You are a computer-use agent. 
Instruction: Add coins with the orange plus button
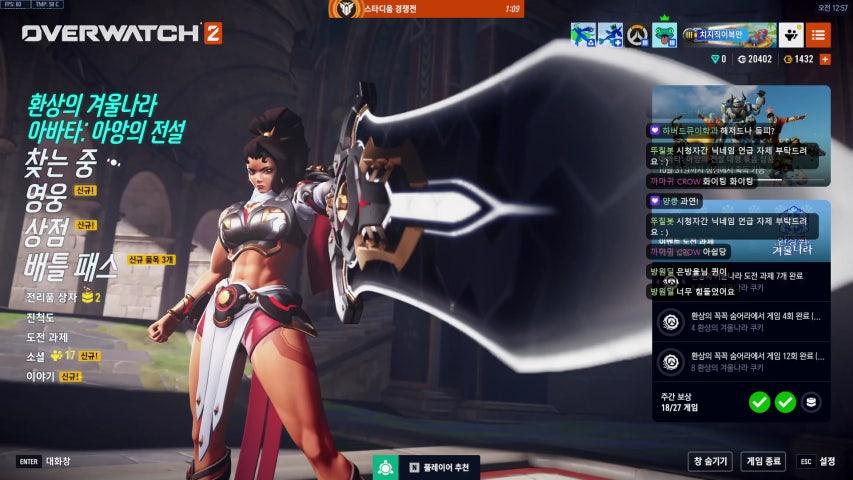coord(825,59)
